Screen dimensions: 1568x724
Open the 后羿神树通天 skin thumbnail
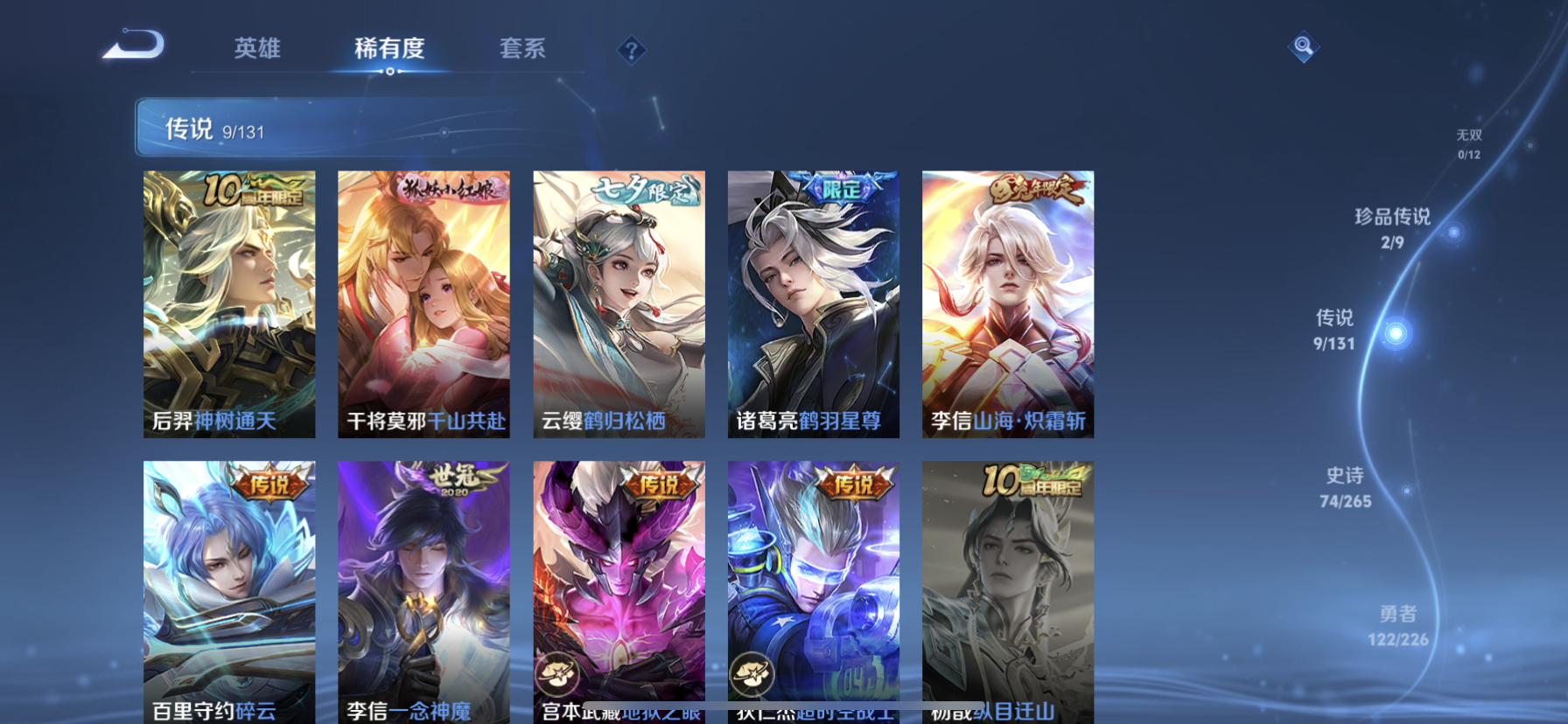pyautogui.click(x=229, y=304)
